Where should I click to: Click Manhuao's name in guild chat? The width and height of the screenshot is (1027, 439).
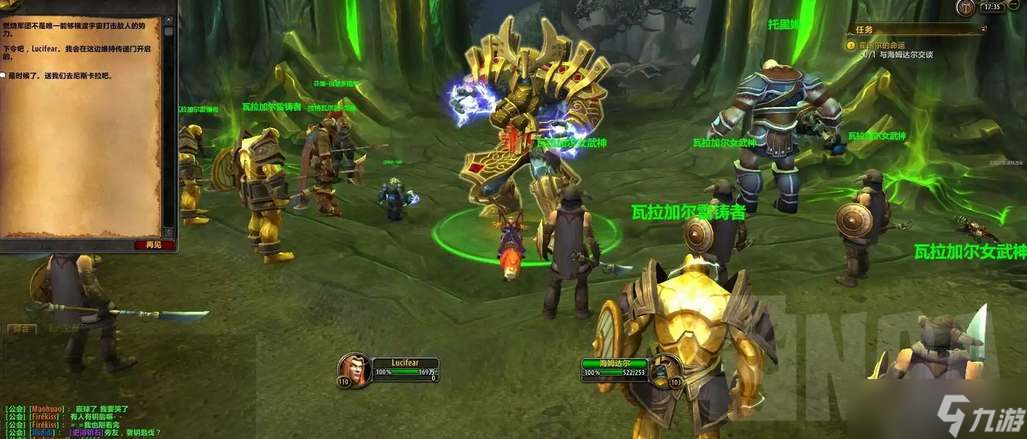coord(46,410)
